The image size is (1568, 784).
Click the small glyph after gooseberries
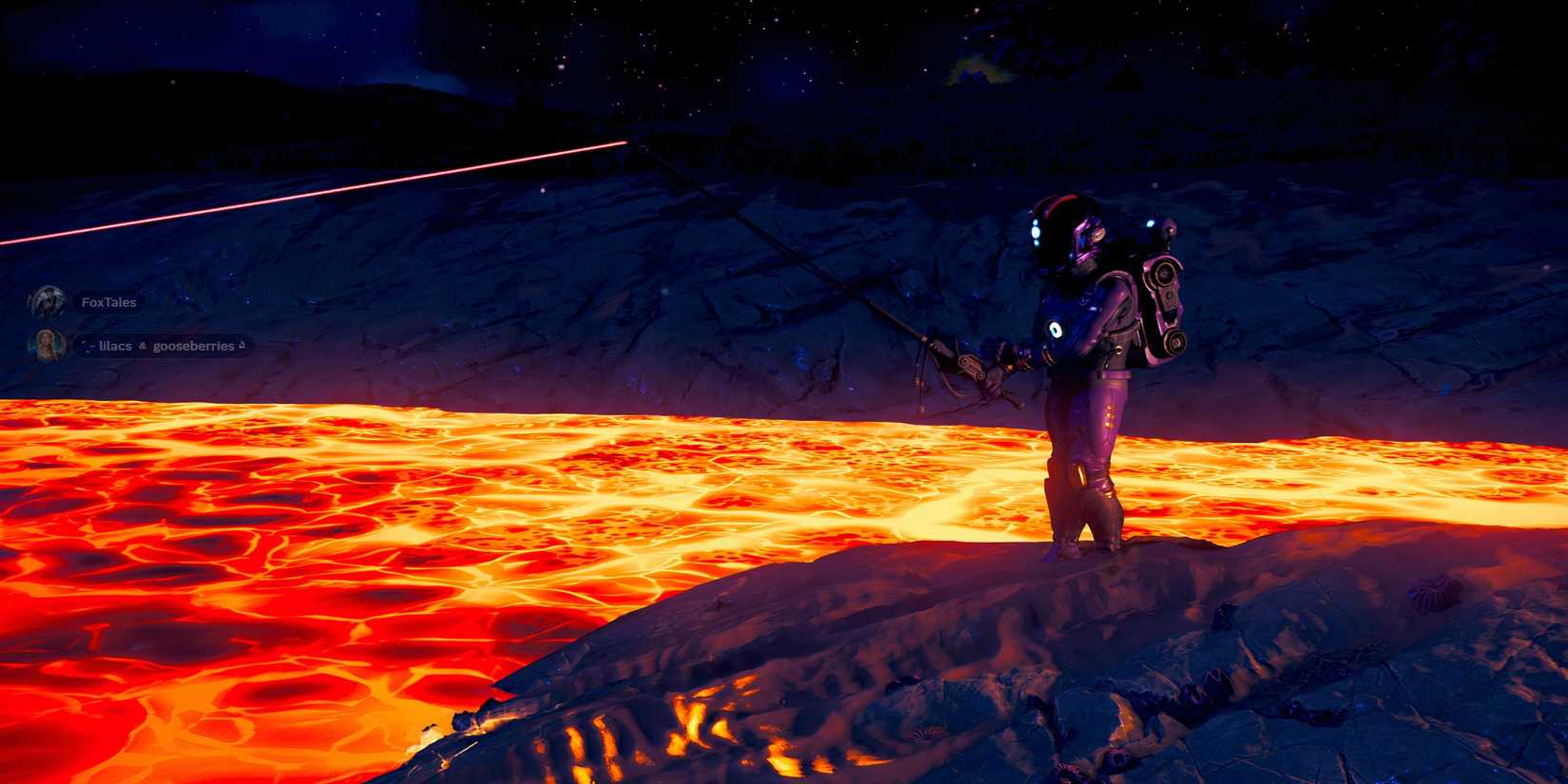coord(240,345)
